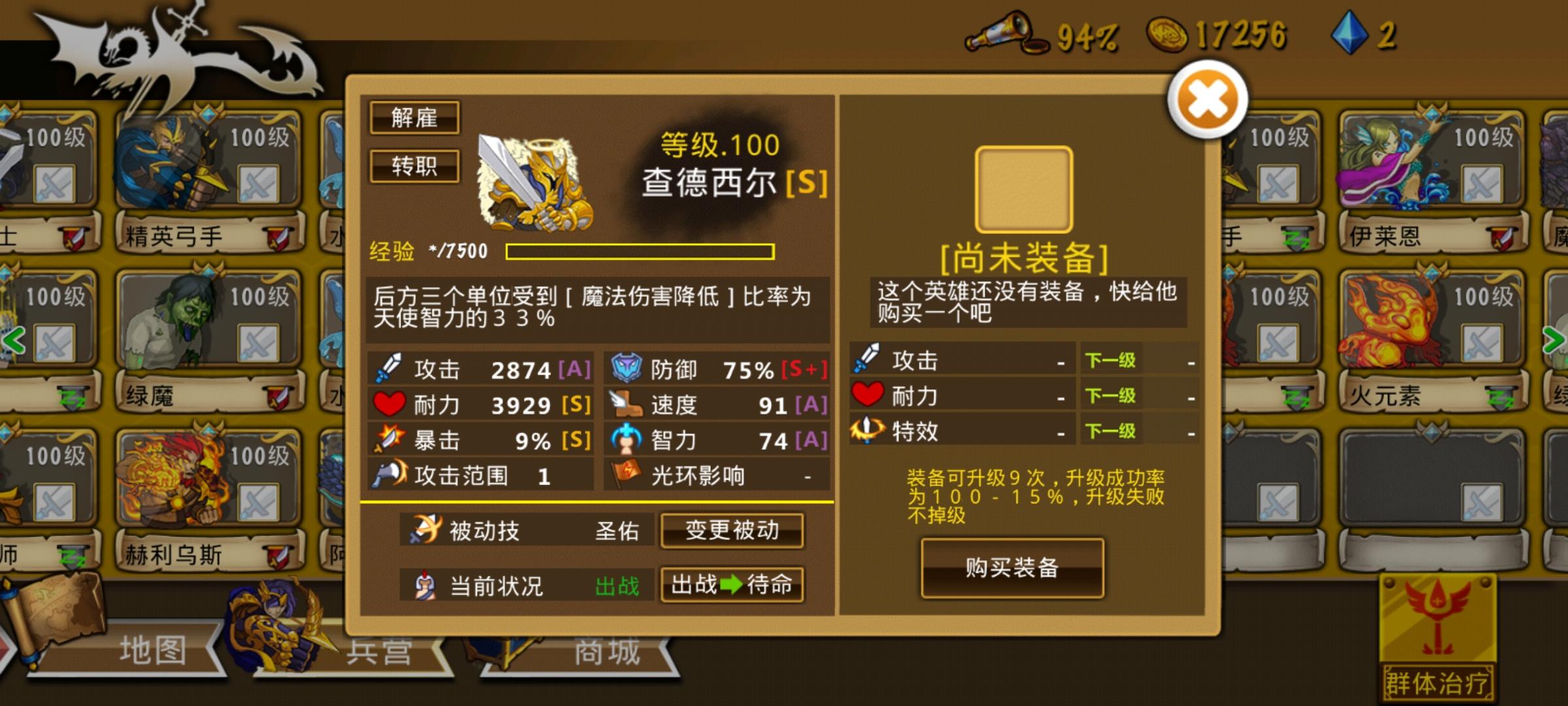The height and width of the screenshot is (706, 1568).
Task: Click the empty equipment slot
Action: [x=1023, y=188]
